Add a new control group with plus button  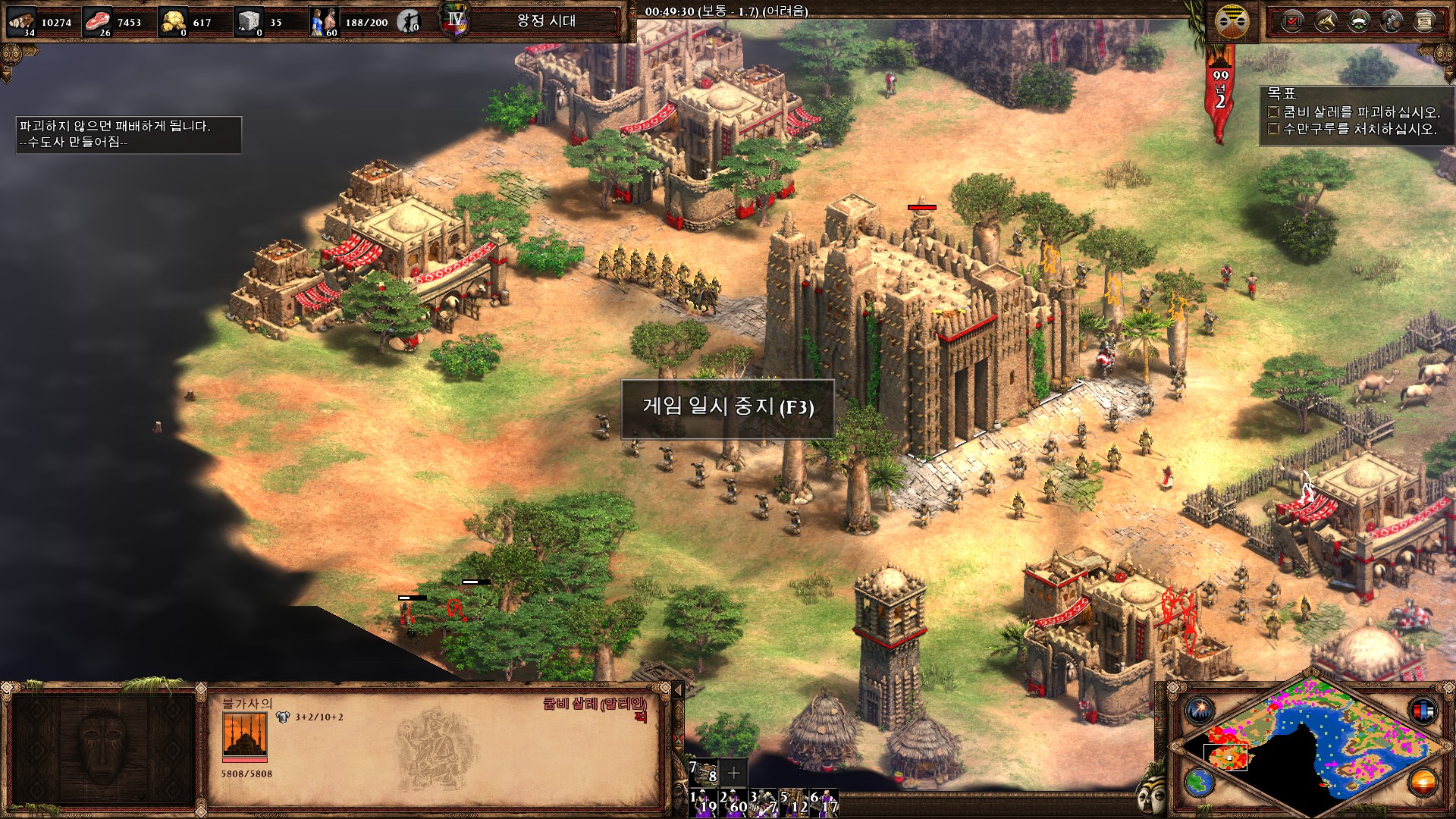pos(733,773)
